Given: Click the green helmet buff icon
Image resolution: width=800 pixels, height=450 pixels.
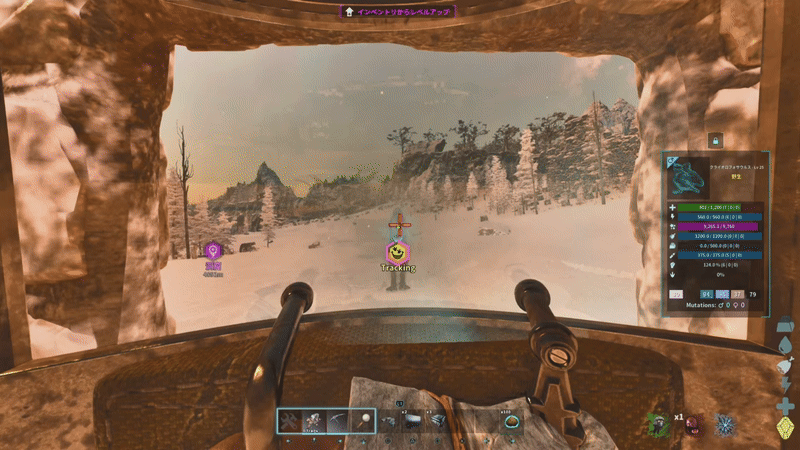Looking at the screenshot, I should tap(656, 424).
